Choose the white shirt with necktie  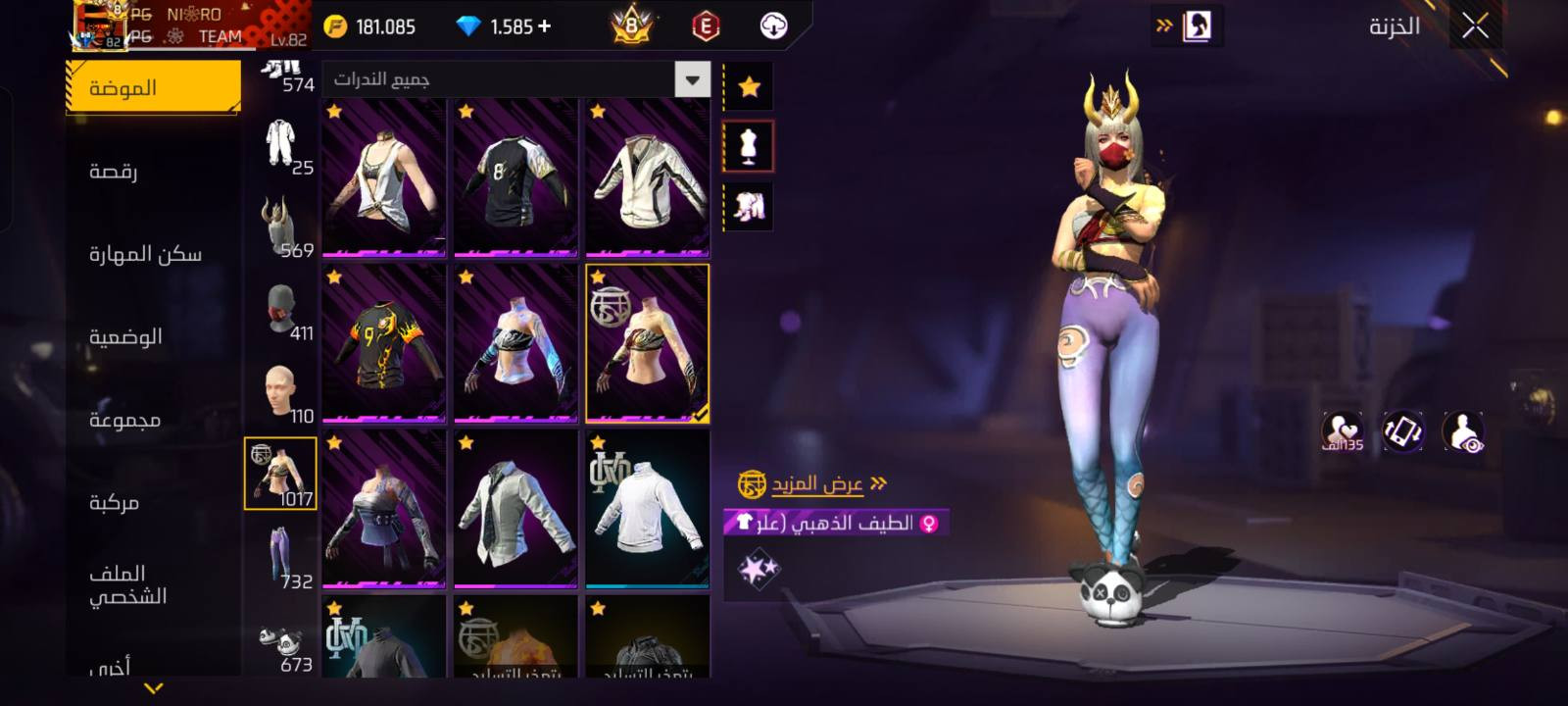[x=515, y=509]
